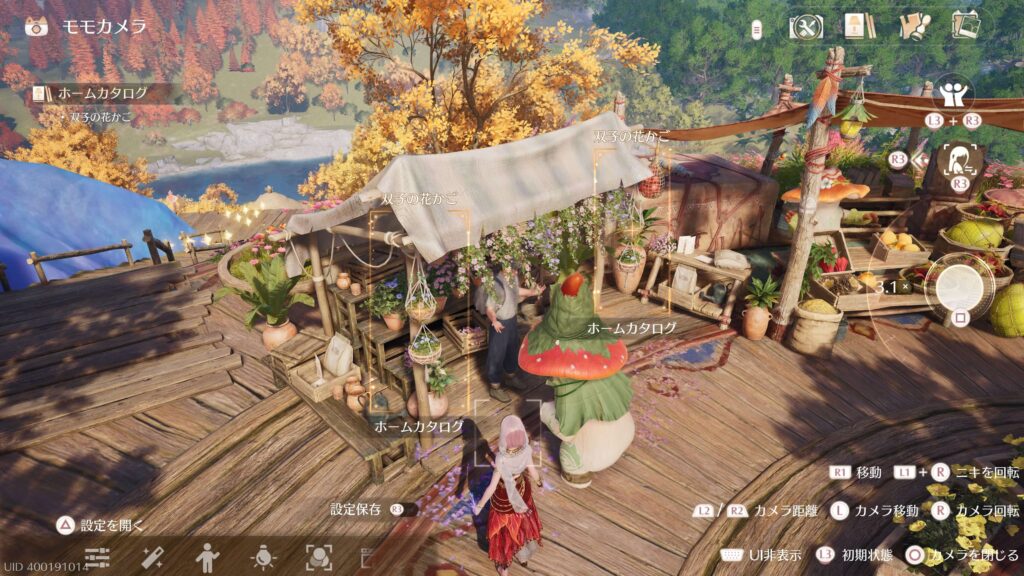
Task: Open the focus frame tab
Action: coord(319,557)
